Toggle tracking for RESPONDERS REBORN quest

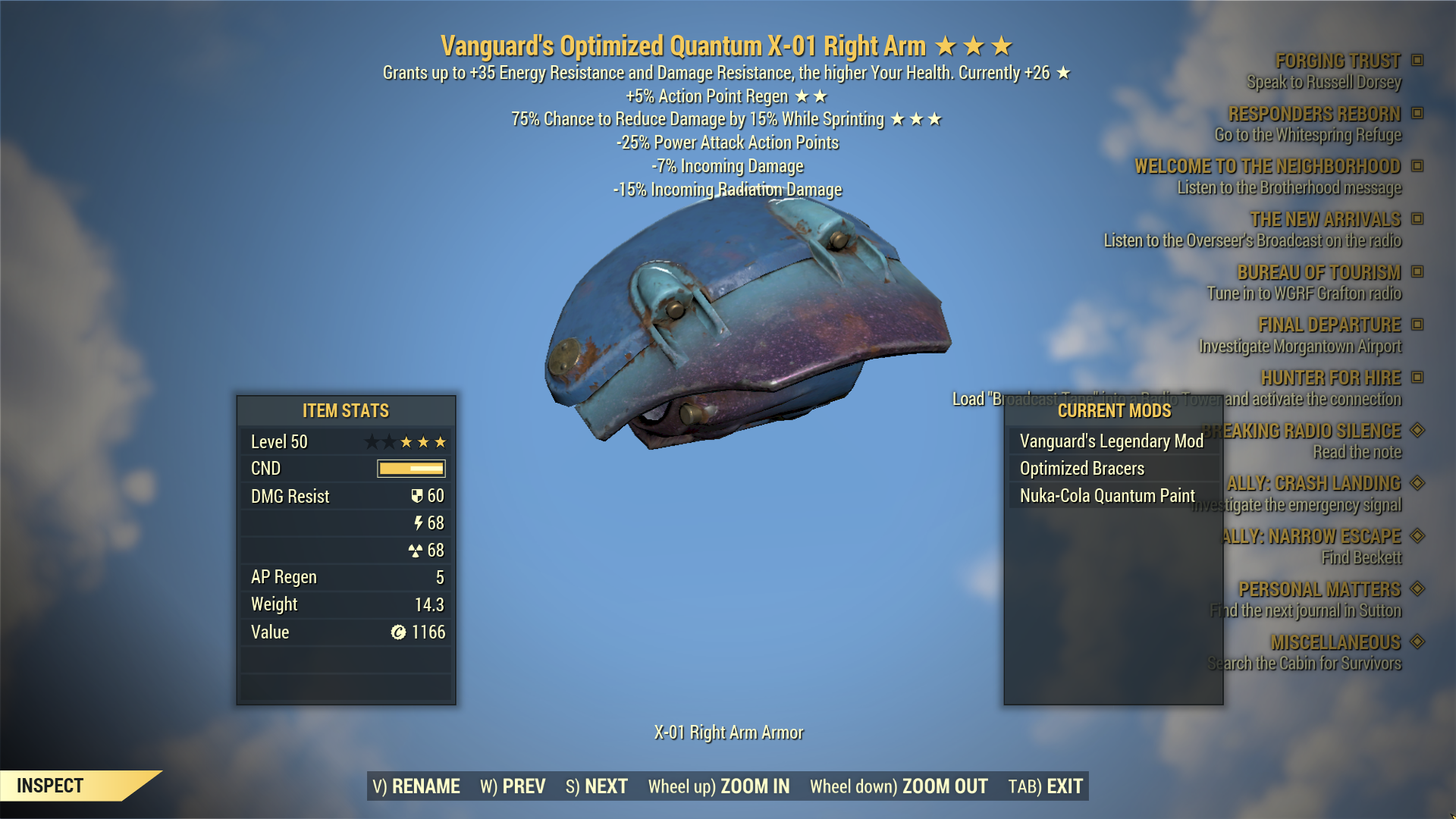tap(1417, 114)
